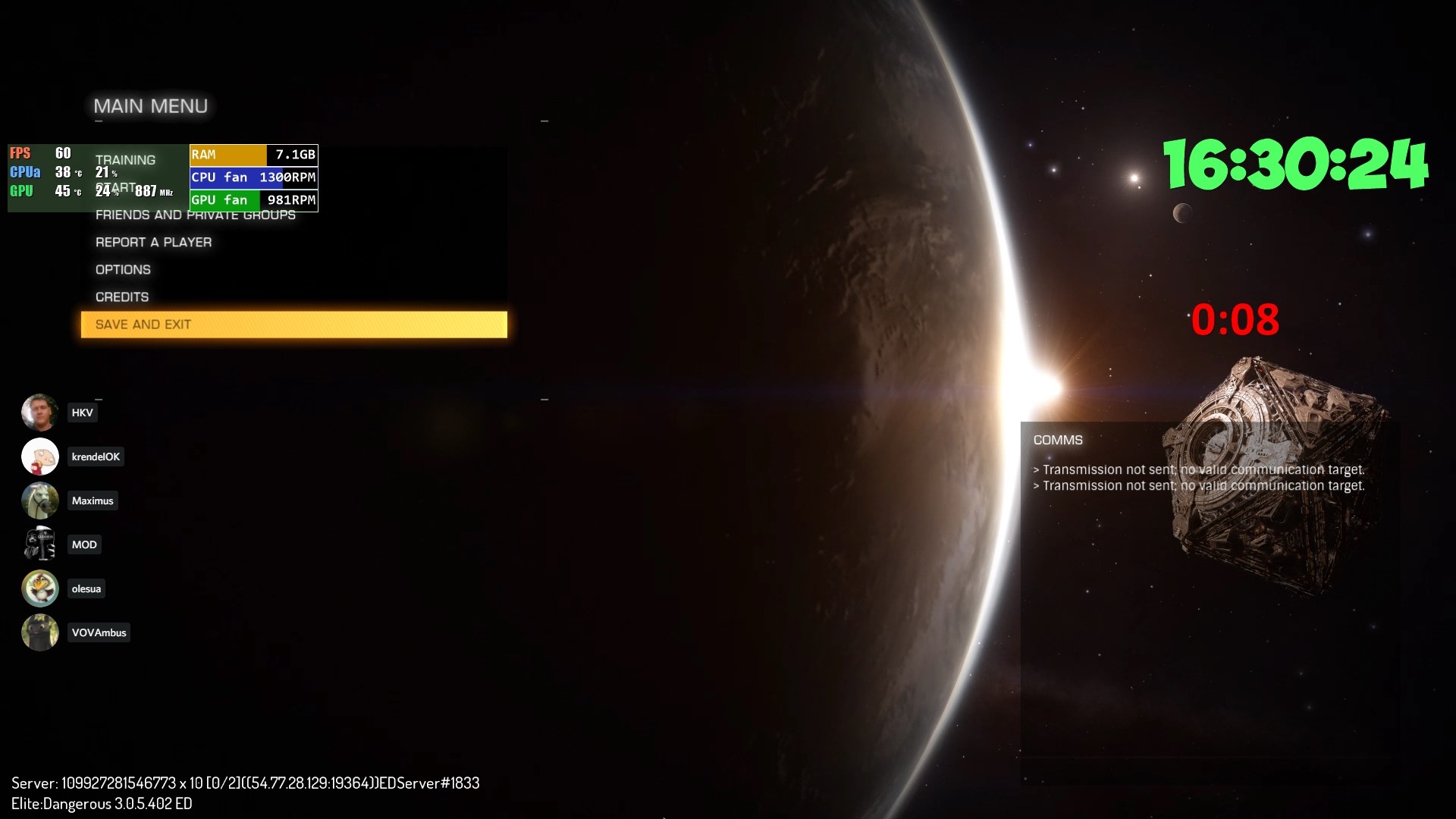Select the Training menu entry
The width and height of the screenshot is (1456, 819).
coord(125,160)
